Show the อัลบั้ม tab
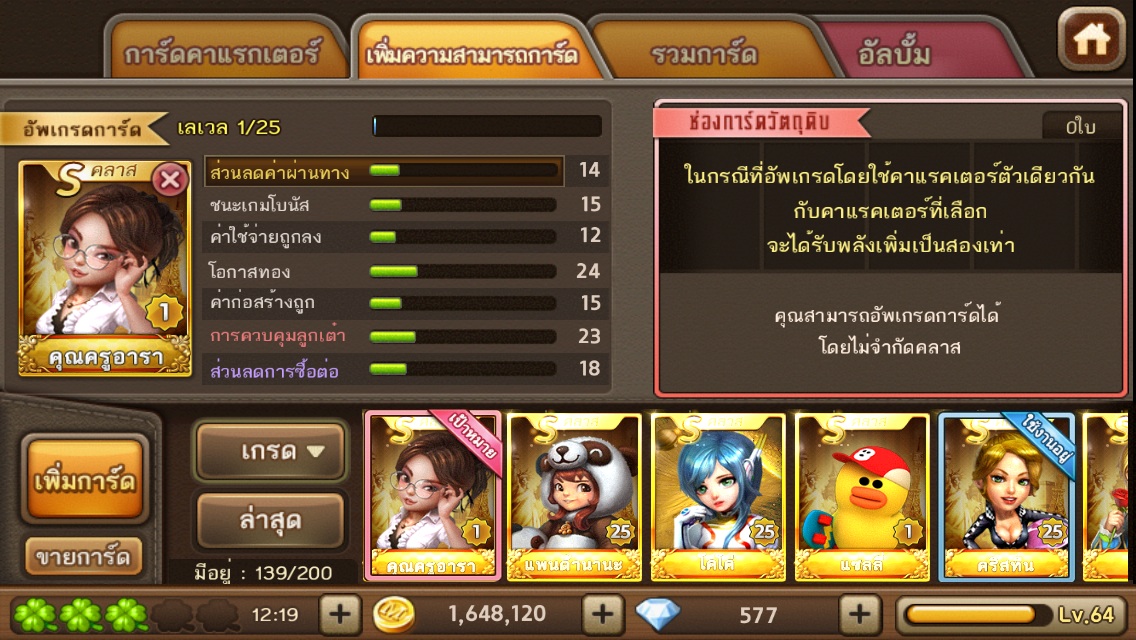The width and height of the screenshot is (1136, 640). [894, 54]
